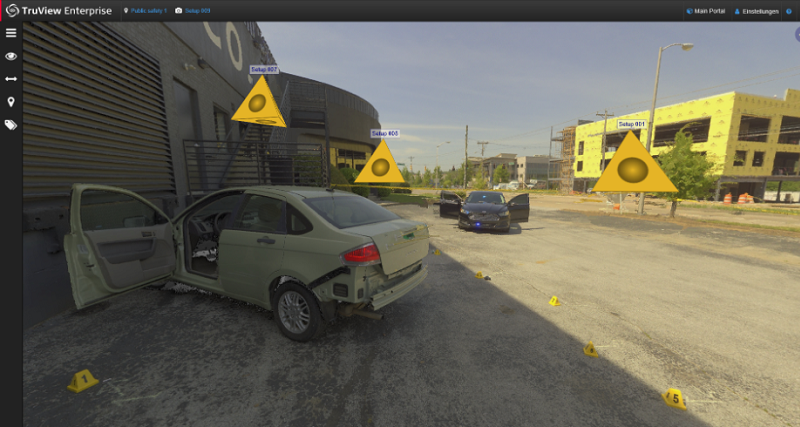The image size is (800, 427).
Task: Activate the location pin tool
Action: coord(11,102)
